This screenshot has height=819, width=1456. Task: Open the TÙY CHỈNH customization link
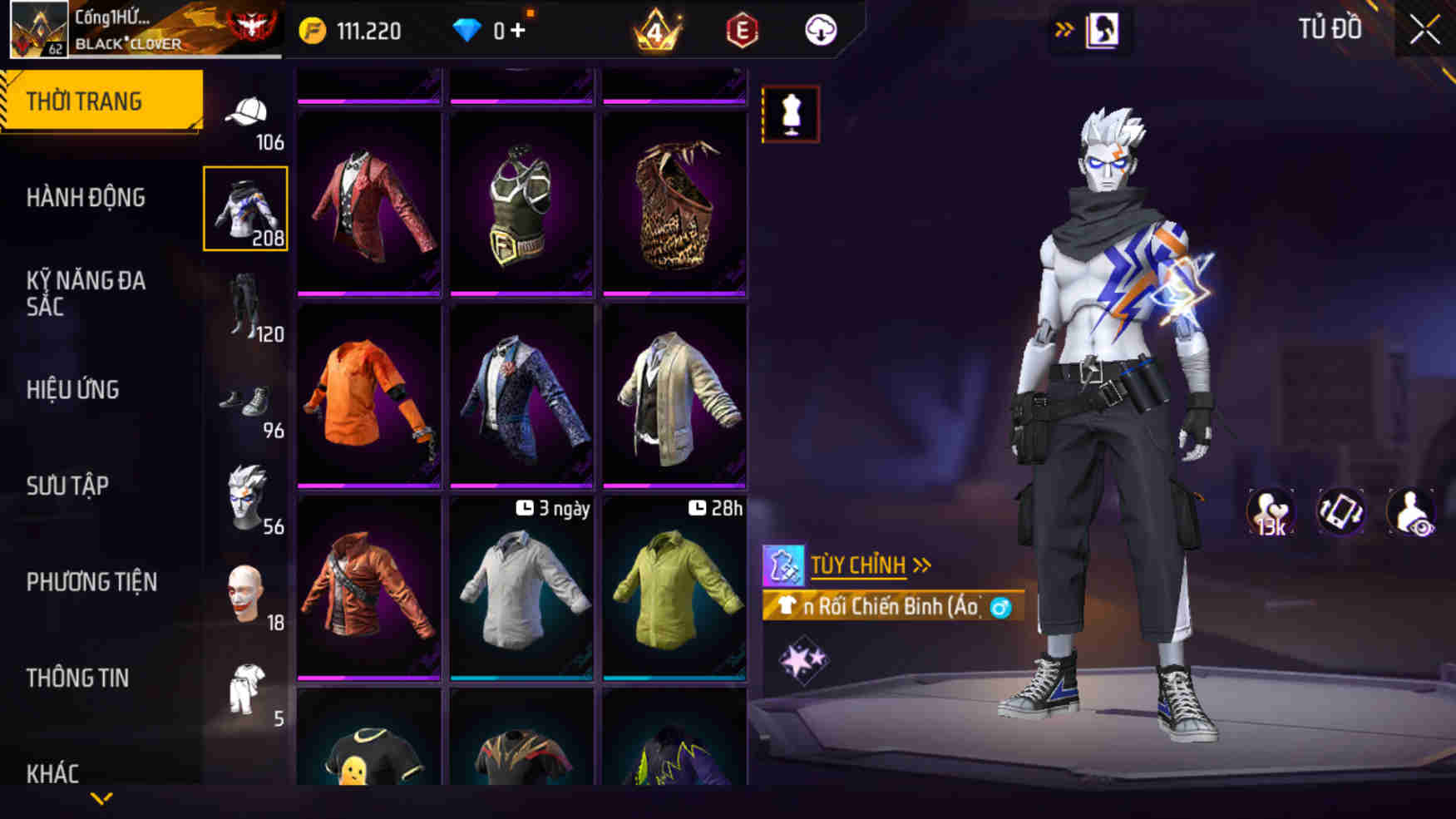[856, 564]
